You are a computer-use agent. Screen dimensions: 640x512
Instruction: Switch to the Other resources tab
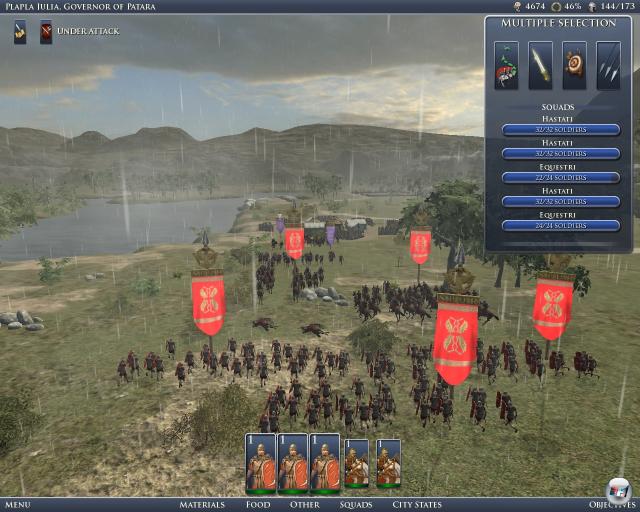pyautogui.click(x=305, y=505)
